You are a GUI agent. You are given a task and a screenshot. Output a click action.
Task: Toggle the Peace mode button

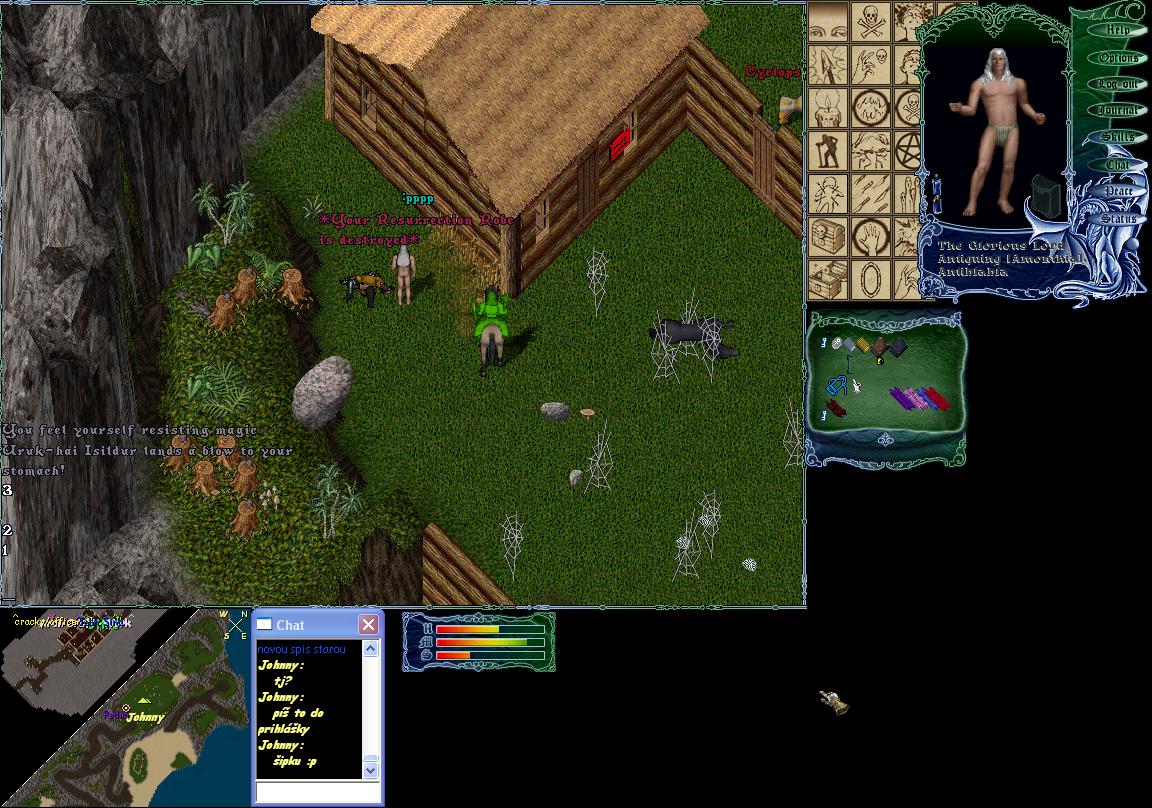tap(1117, 191)
